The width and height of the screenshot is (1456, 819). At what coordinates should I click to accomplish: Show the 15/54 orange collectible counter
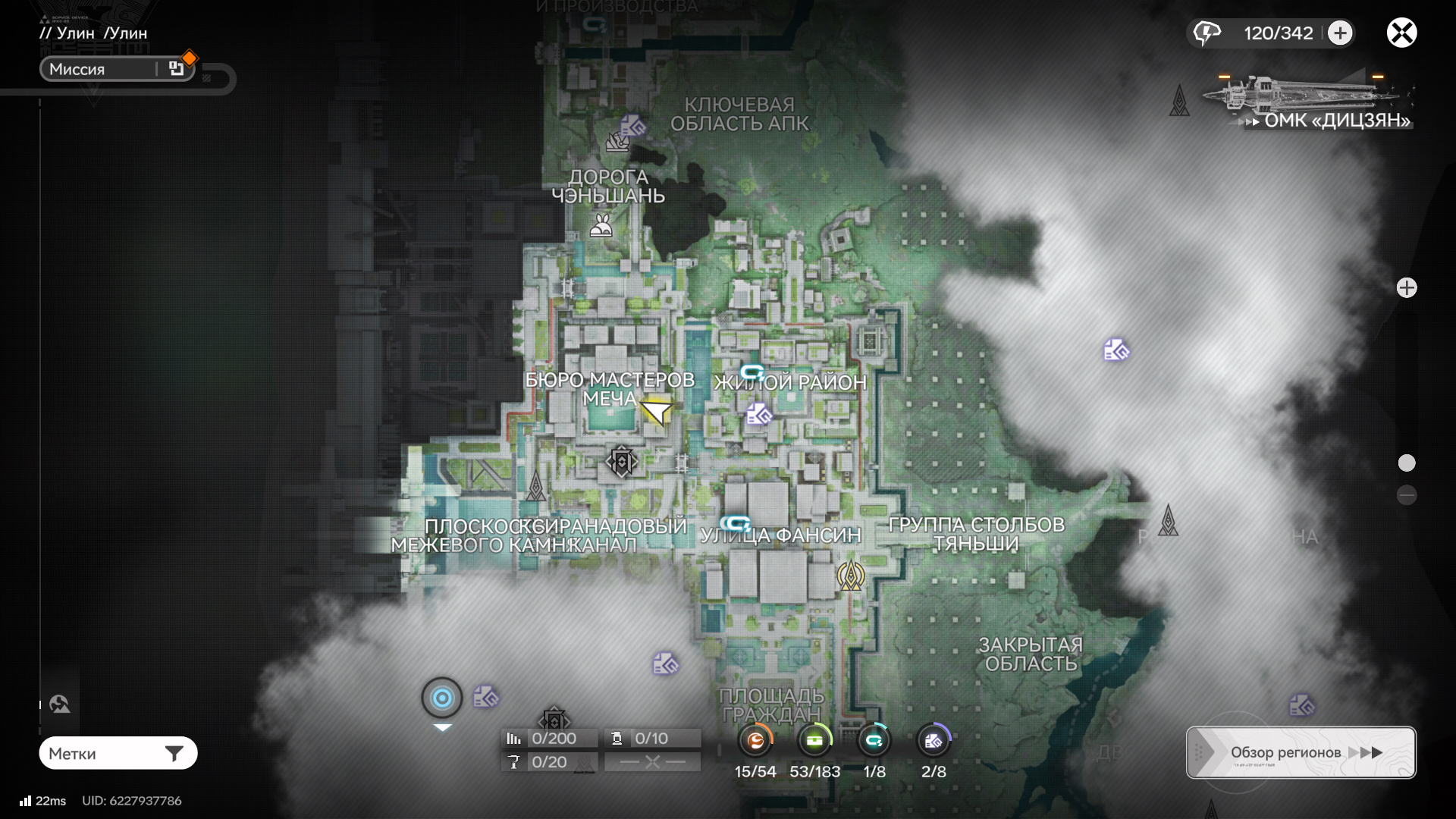(755, 741)
